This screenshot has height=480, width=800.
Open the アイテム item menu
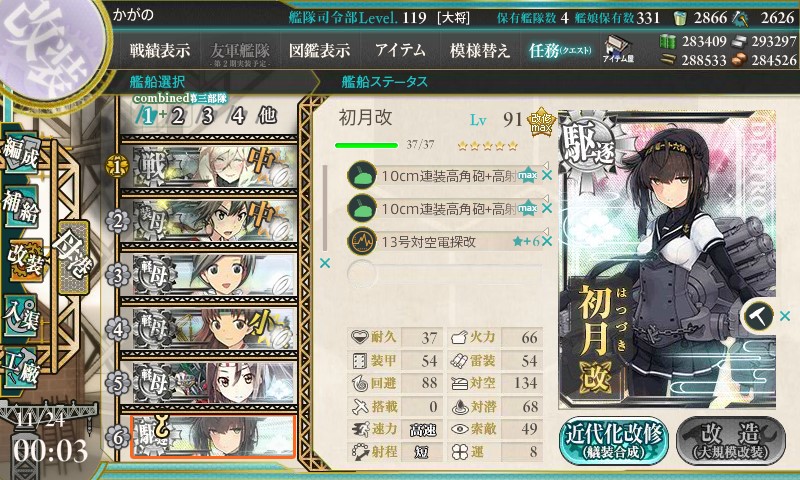(400, 50)
